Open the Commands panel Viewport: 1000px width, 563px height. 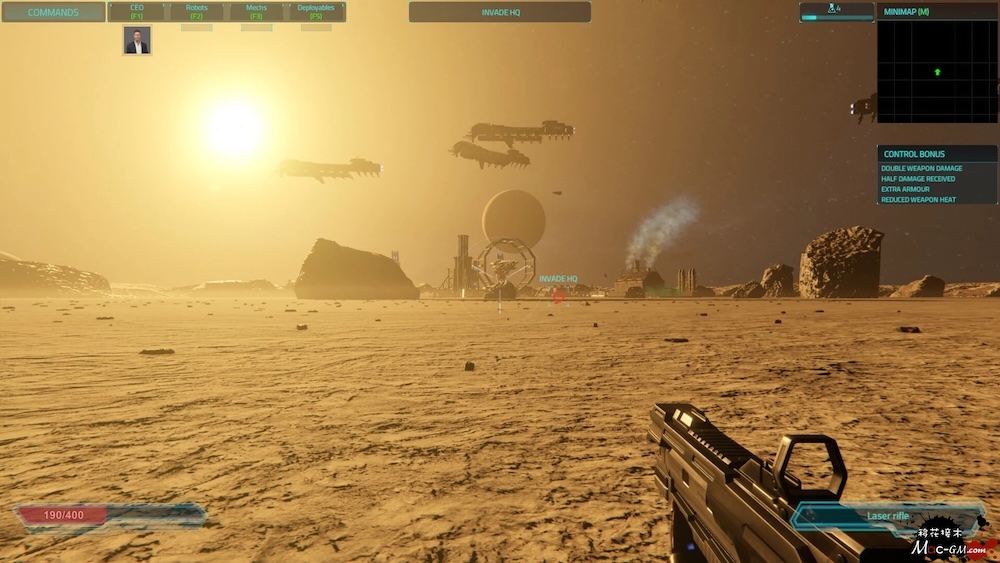coord(53,12)
